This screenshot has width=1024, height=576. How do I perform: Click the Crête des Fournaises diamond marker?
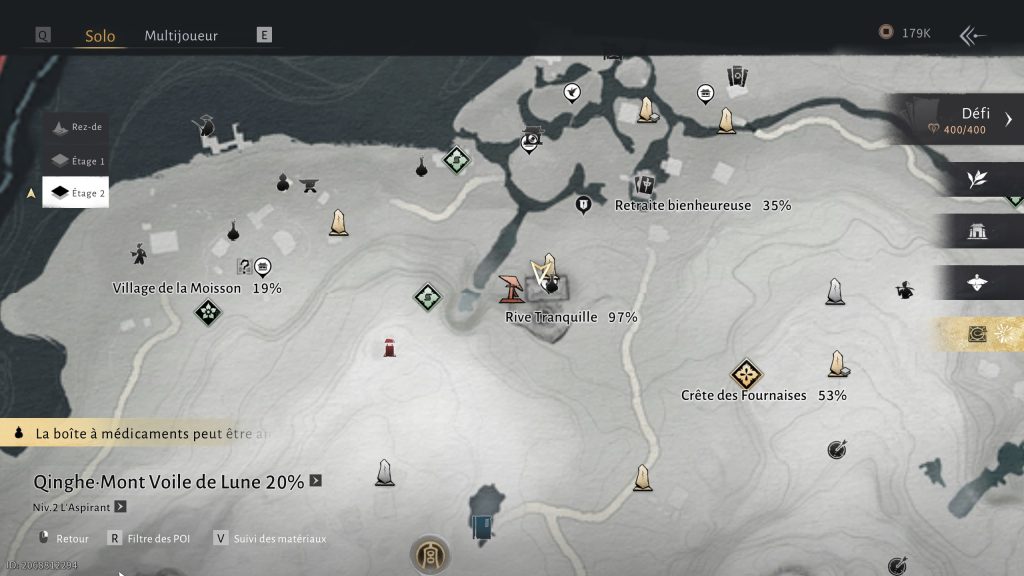[x=745, y=375]
